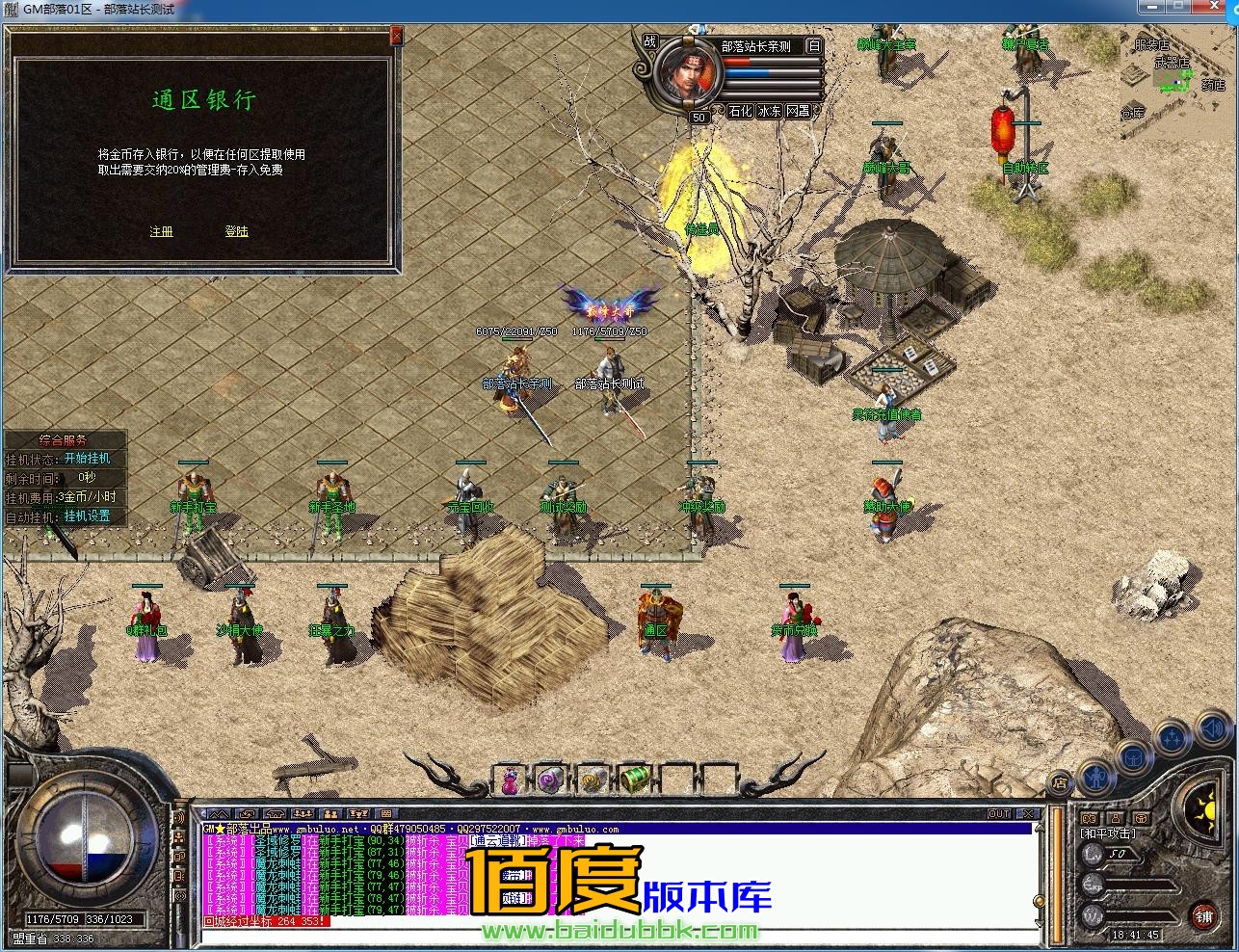Click the 网罩 status button
Screen dimensions: 1239x952
798,112
